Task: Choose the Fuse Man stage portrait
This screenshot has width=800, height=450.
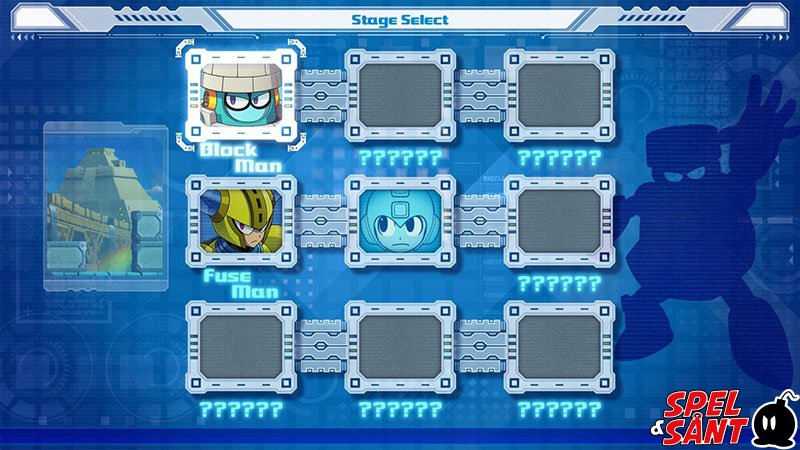Action: (x=240, y=220)
